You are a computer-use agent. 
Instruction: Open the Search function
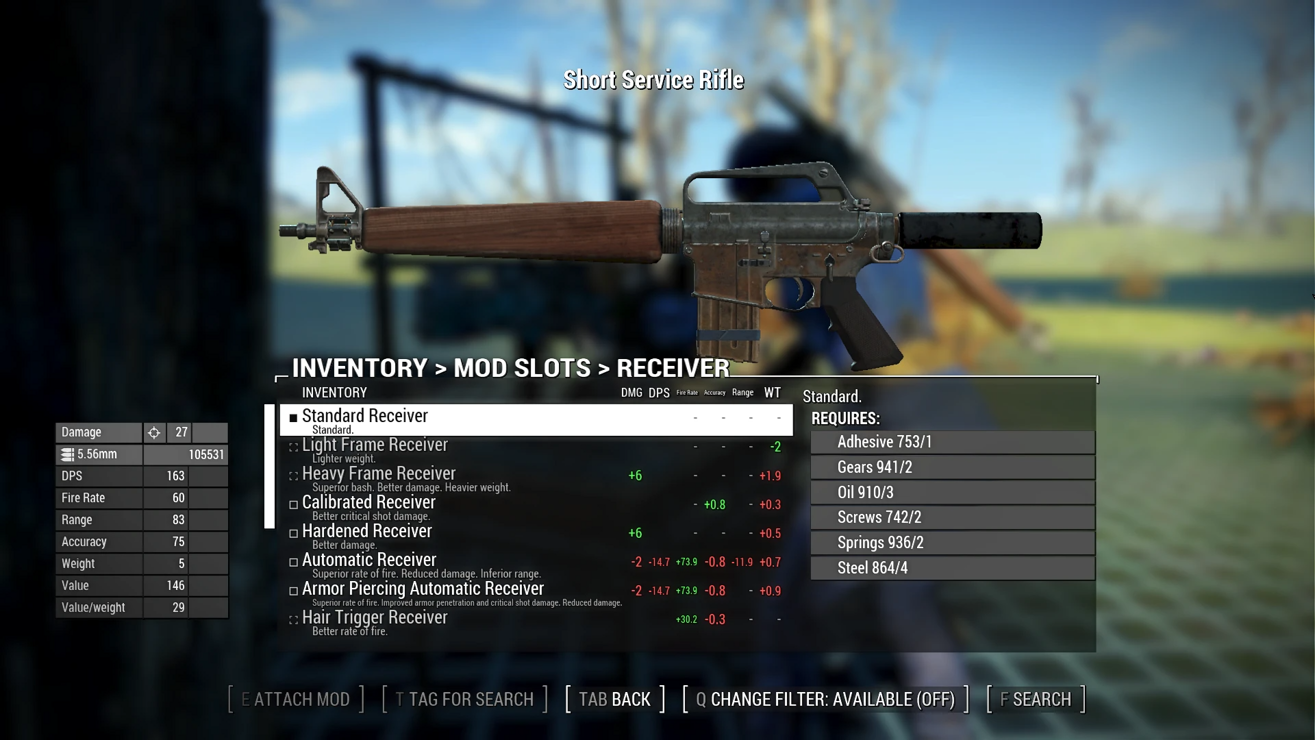1036,699
